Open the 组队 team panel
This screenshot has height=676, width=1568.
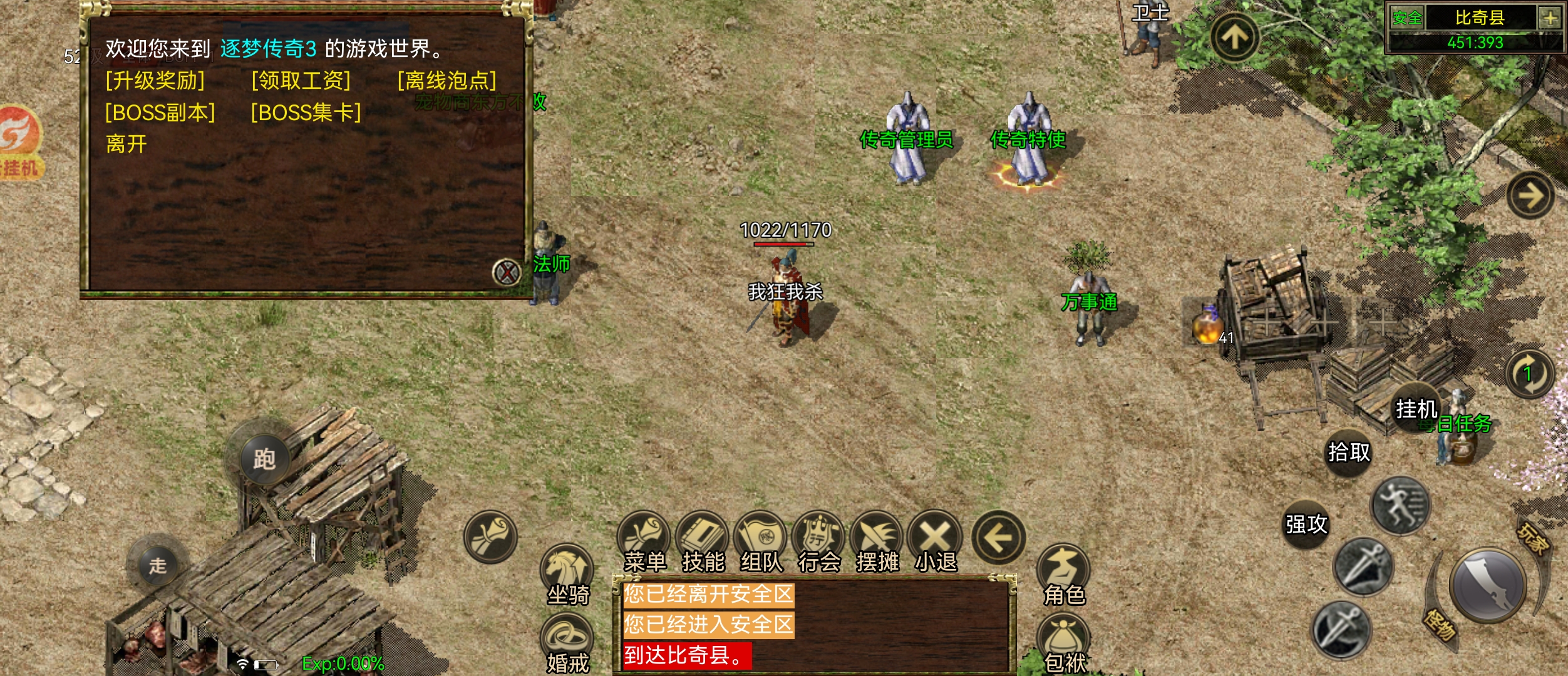coord(761,542)
